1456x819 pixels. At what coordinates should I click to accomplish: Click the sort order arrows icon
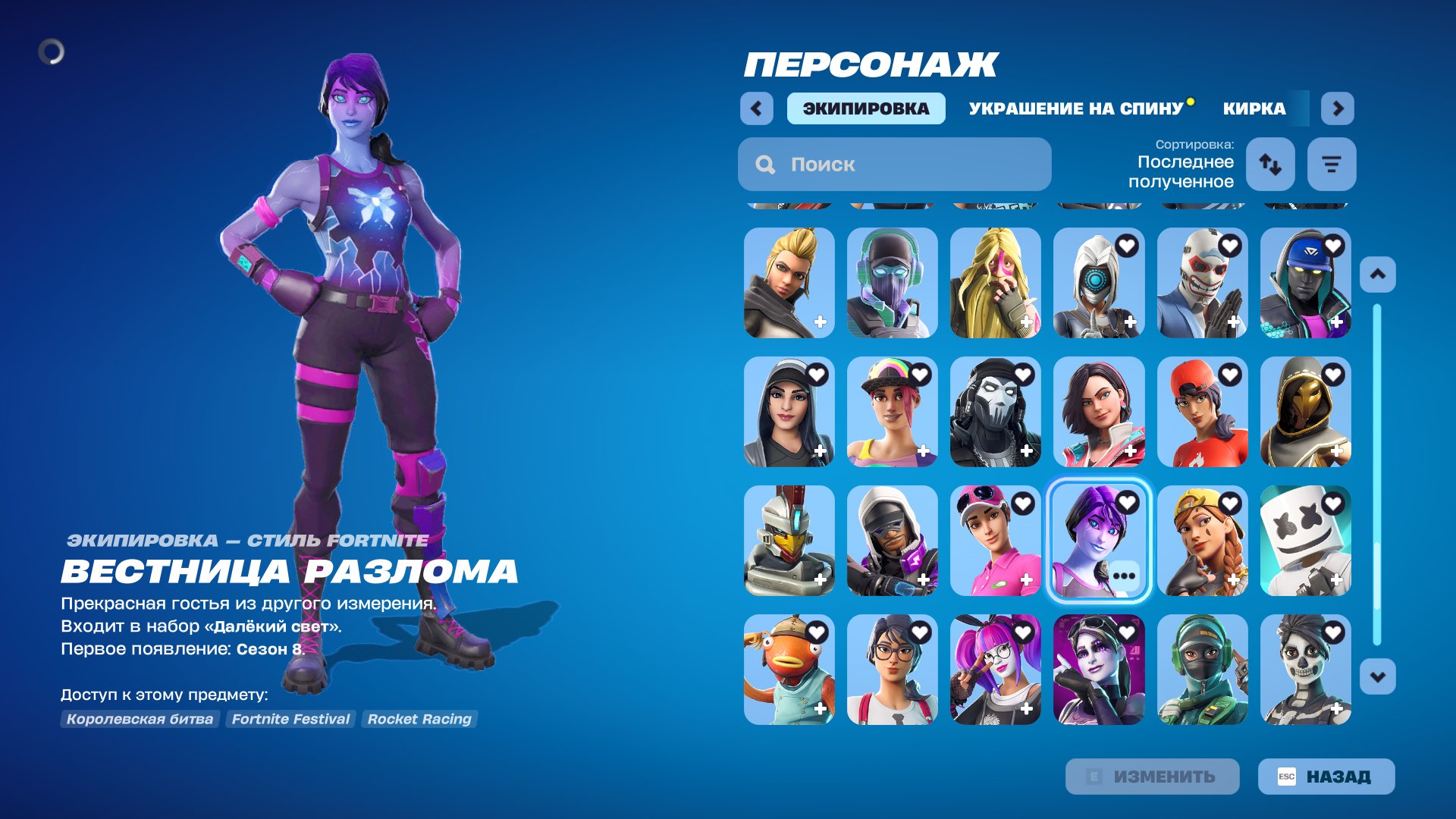1271,164
